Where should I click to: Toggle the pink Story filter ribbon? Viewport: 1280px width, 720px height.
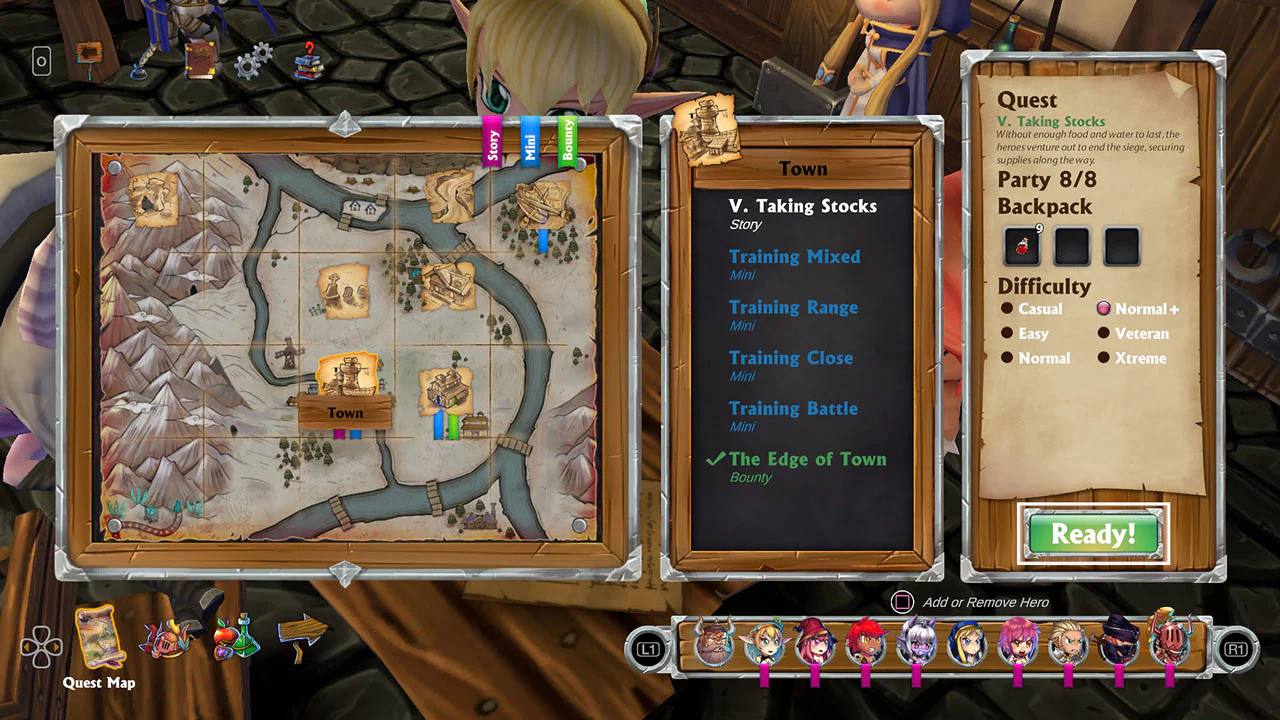coord(491,140)
